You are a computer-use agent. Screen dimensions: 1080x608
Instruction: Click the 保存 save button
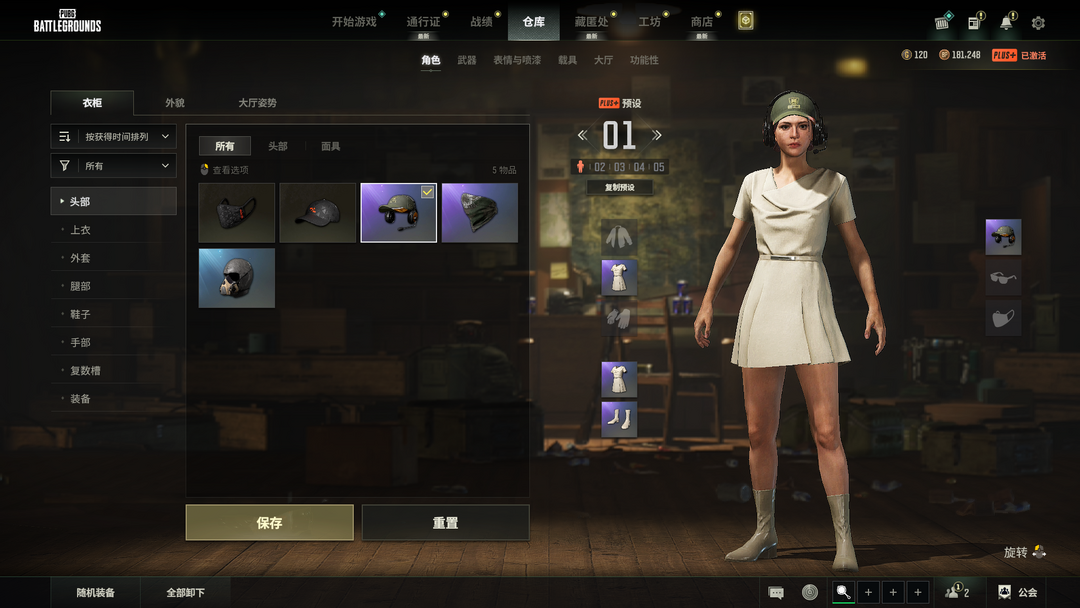[x=269, y=522]
